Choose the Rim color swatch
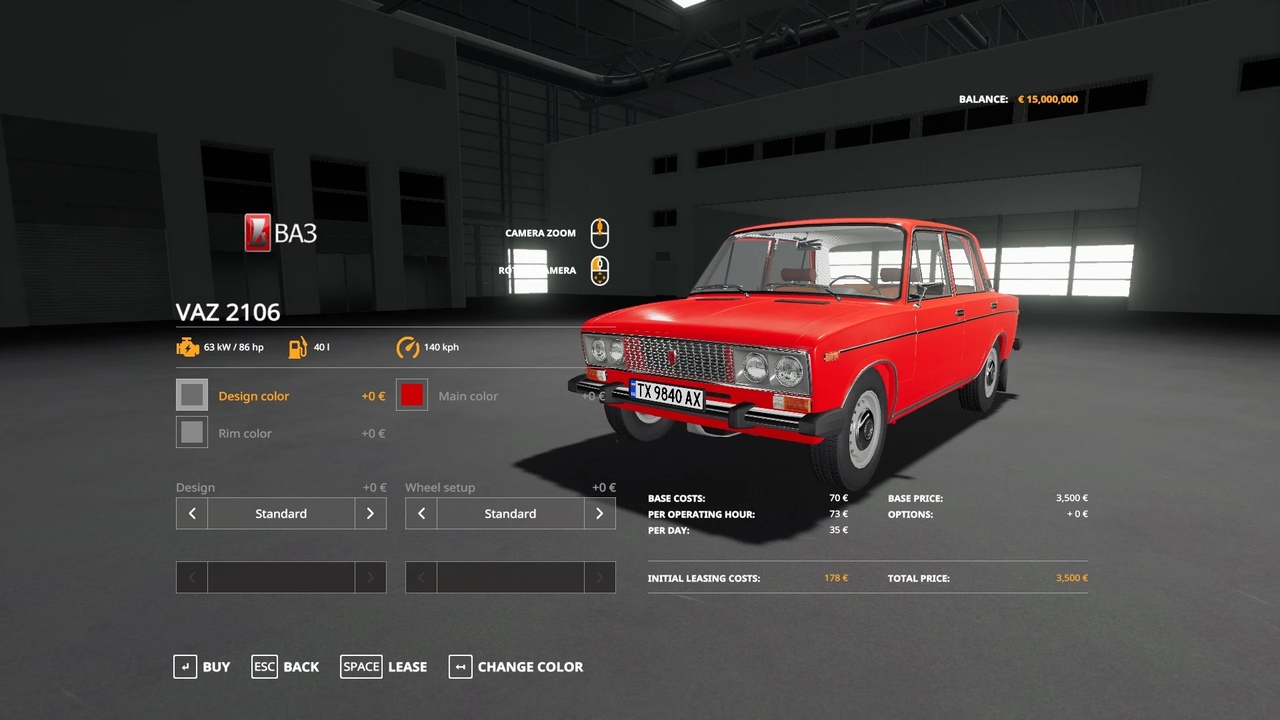The image size is (1280, 720). [192, 432]
